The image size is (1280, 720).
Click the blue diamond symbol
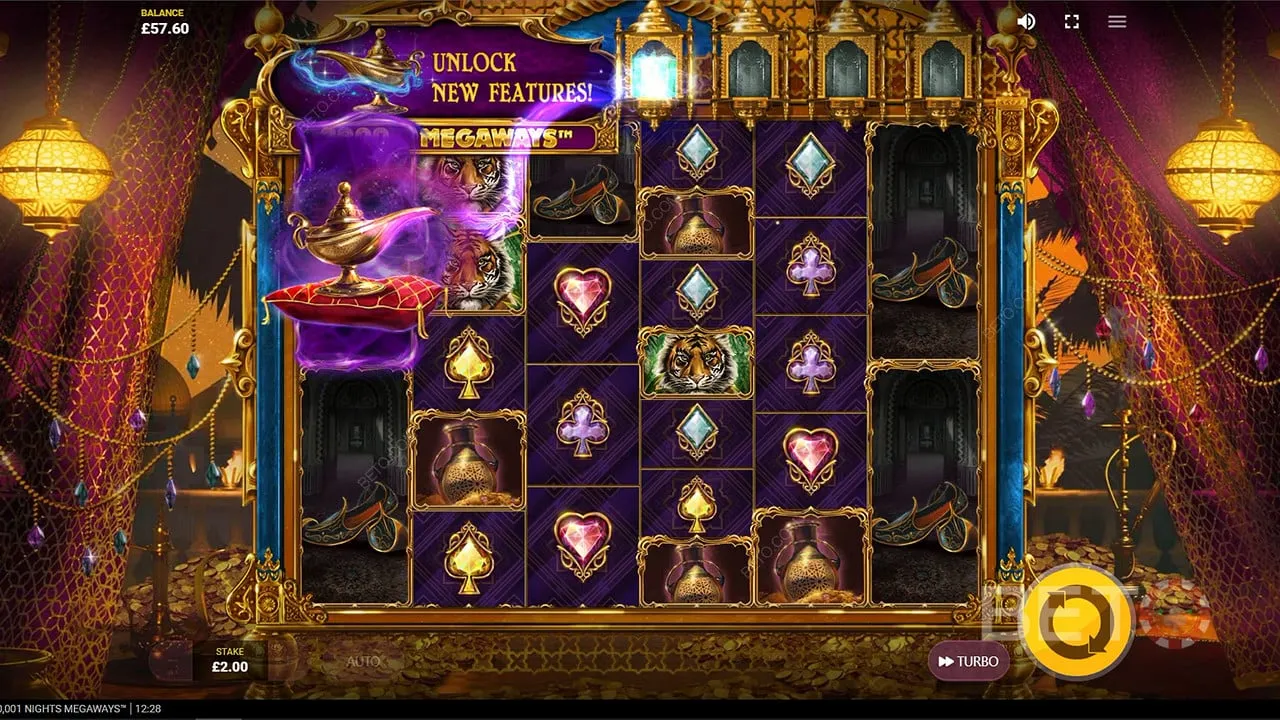[x=697, y=150]
